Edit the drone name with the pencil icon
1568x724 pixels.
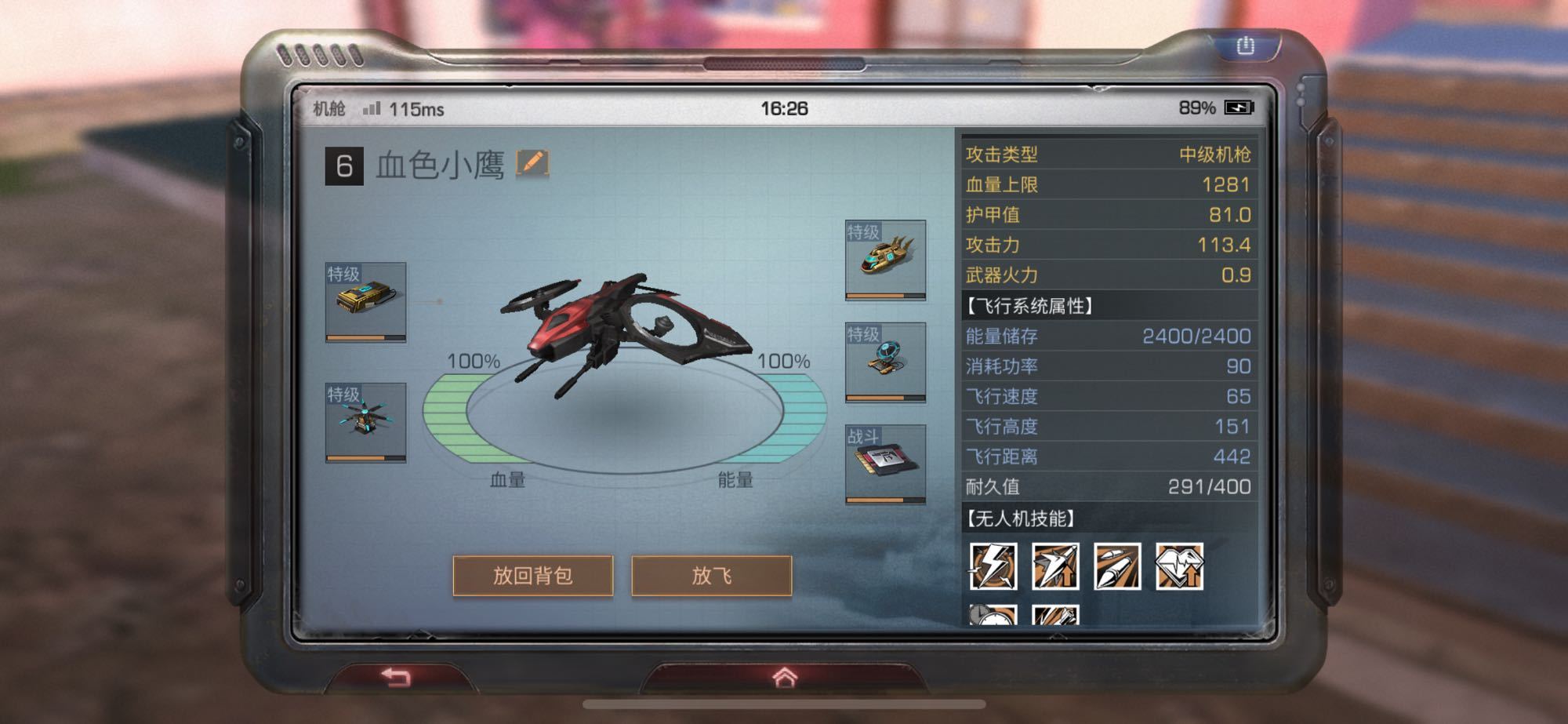(x=532, y=163)
